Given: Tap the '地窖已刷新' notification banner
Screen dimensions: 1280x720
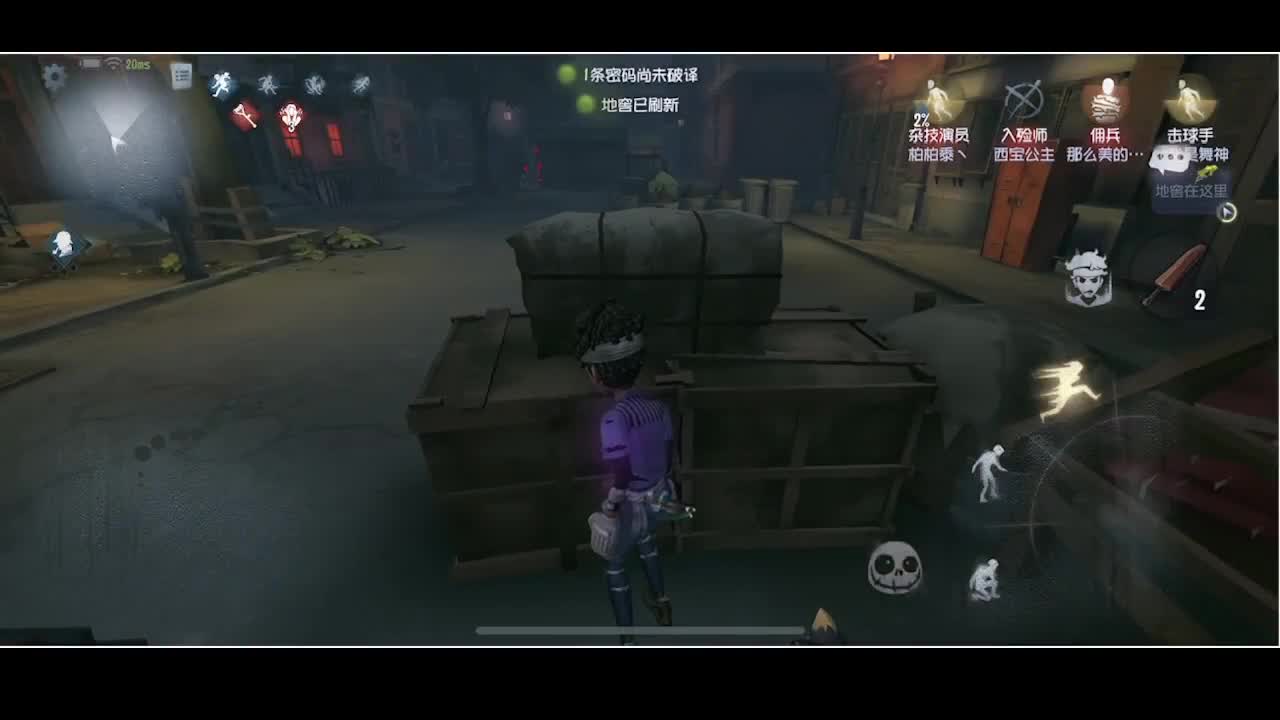Looking at the screenshot, I should (x=640, y=102).
